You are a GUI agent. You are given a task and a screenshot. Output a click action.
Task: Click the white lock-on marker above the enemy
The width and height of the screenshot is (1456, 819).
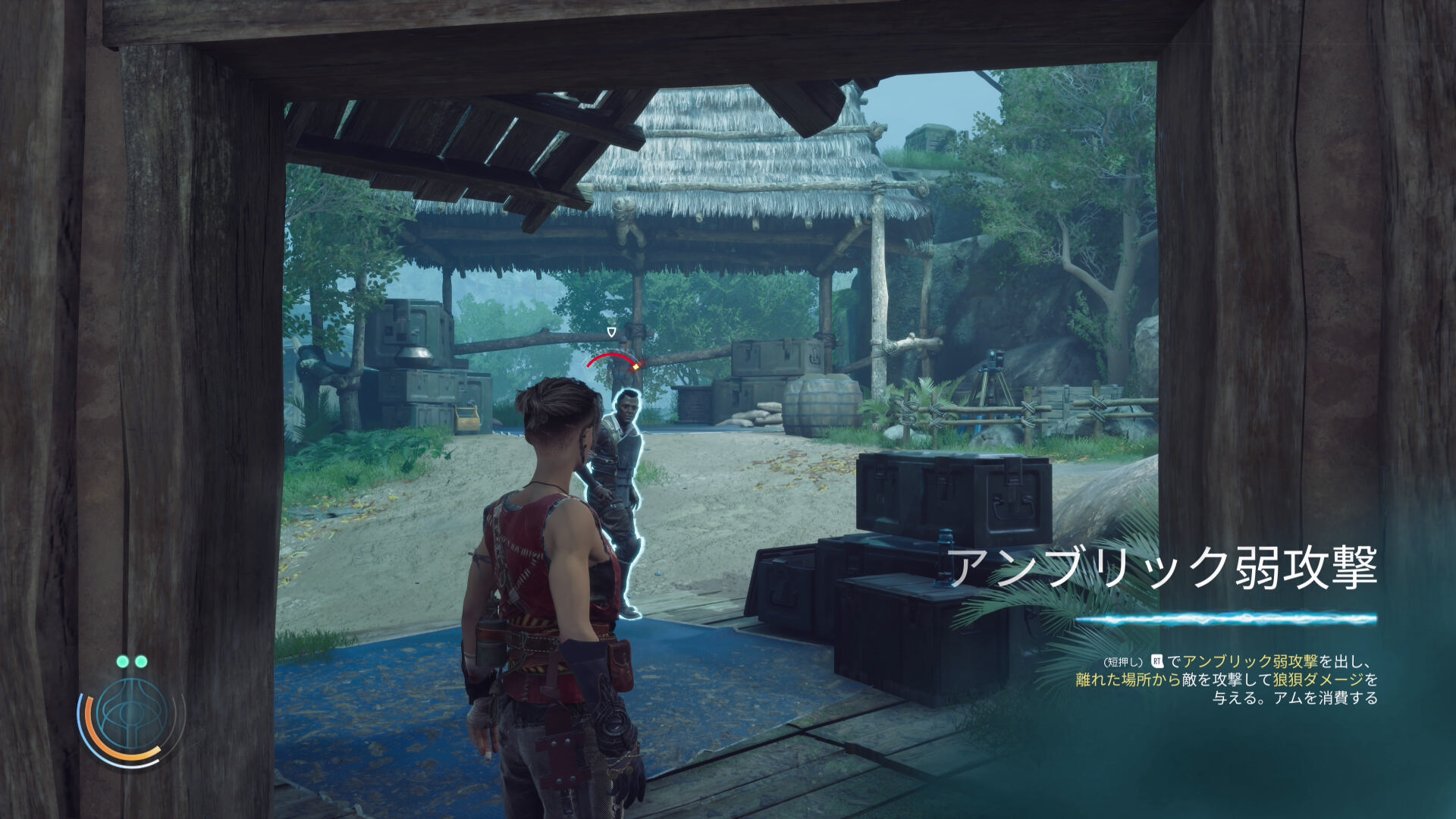[x=611, y=332]
